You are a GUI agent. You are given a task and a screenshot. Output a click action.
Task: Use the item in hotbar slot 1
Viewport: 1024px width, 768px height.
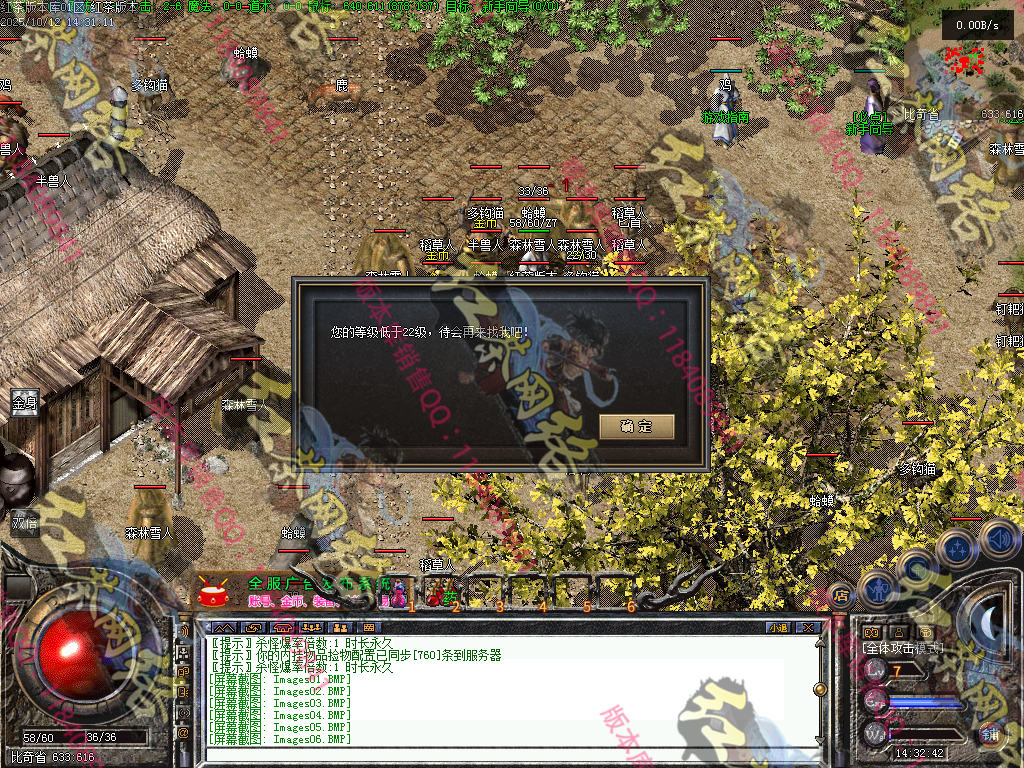tap(399, 594)
